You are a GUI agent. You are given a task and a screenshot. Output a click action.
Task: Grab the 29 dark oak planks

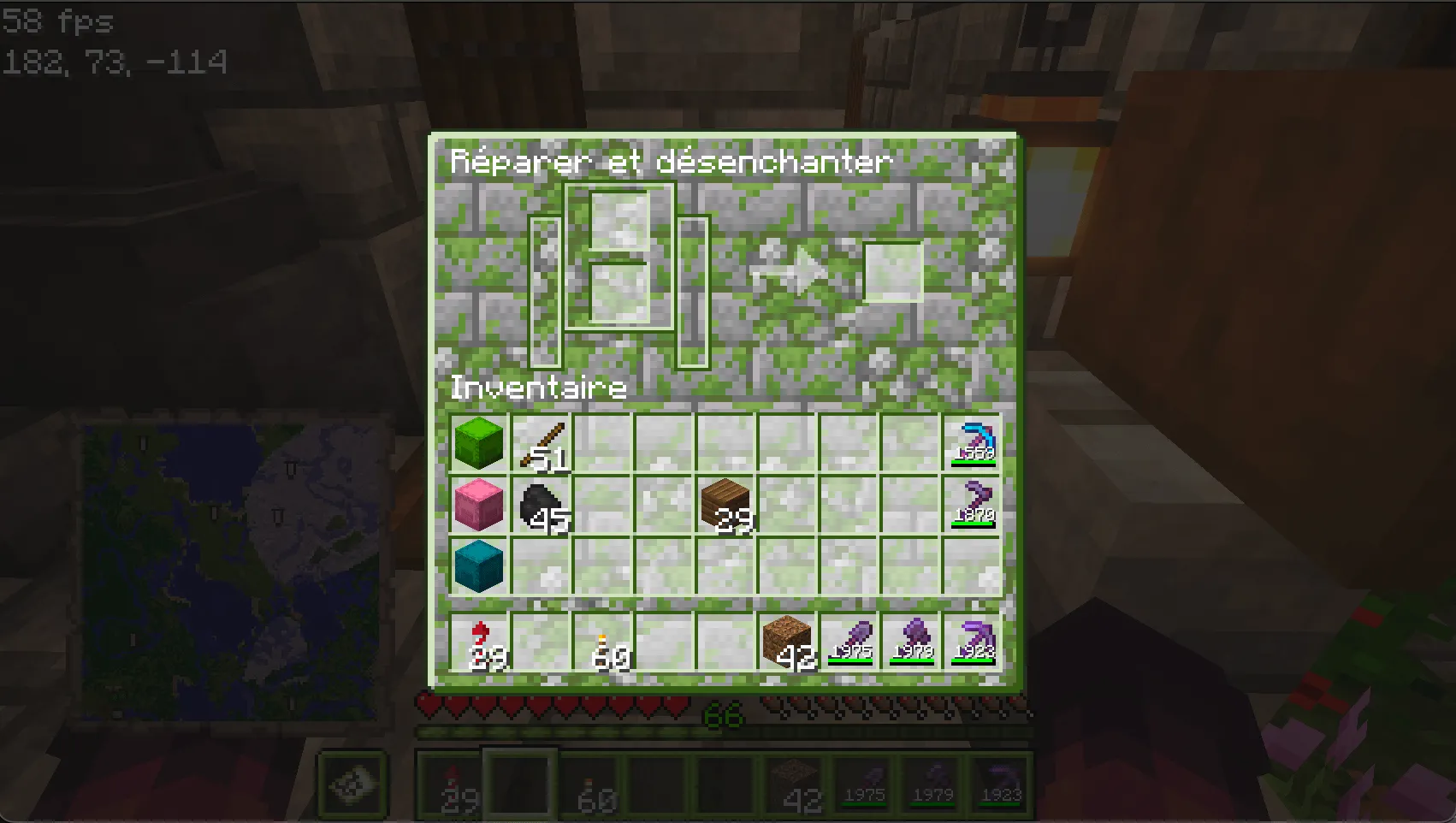click(726, 505)
